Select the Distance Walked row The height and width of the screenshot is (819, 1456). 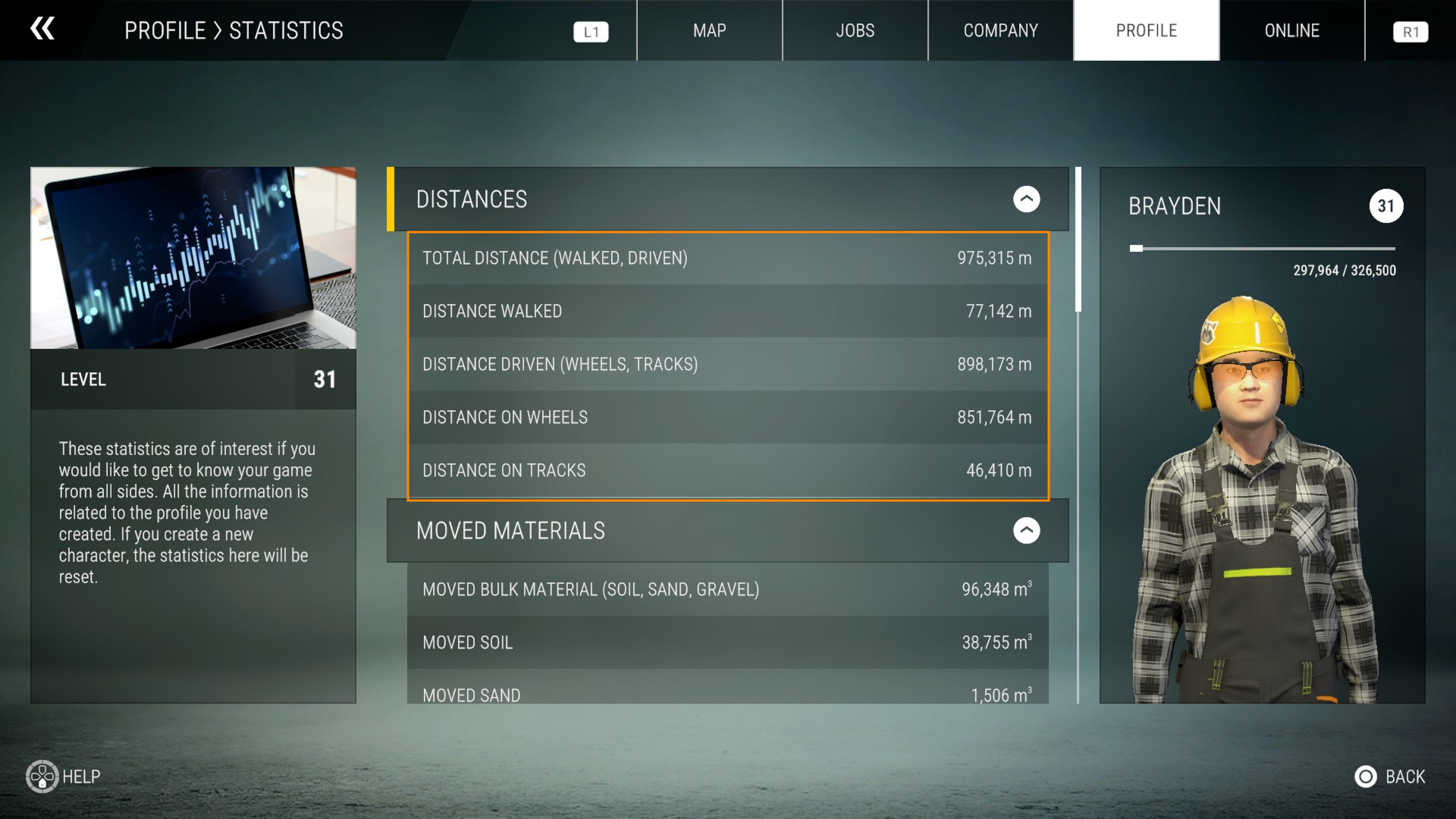(x=727, y=312)
